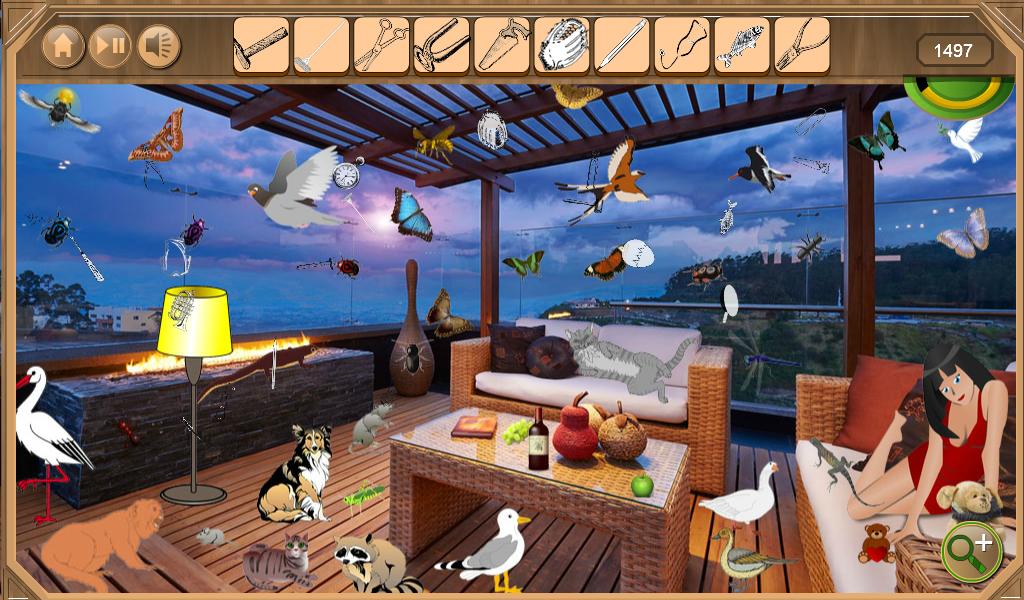Choose the baseball glove item slot
This screenshot has width=1024, height=600.
click(561, 45)
